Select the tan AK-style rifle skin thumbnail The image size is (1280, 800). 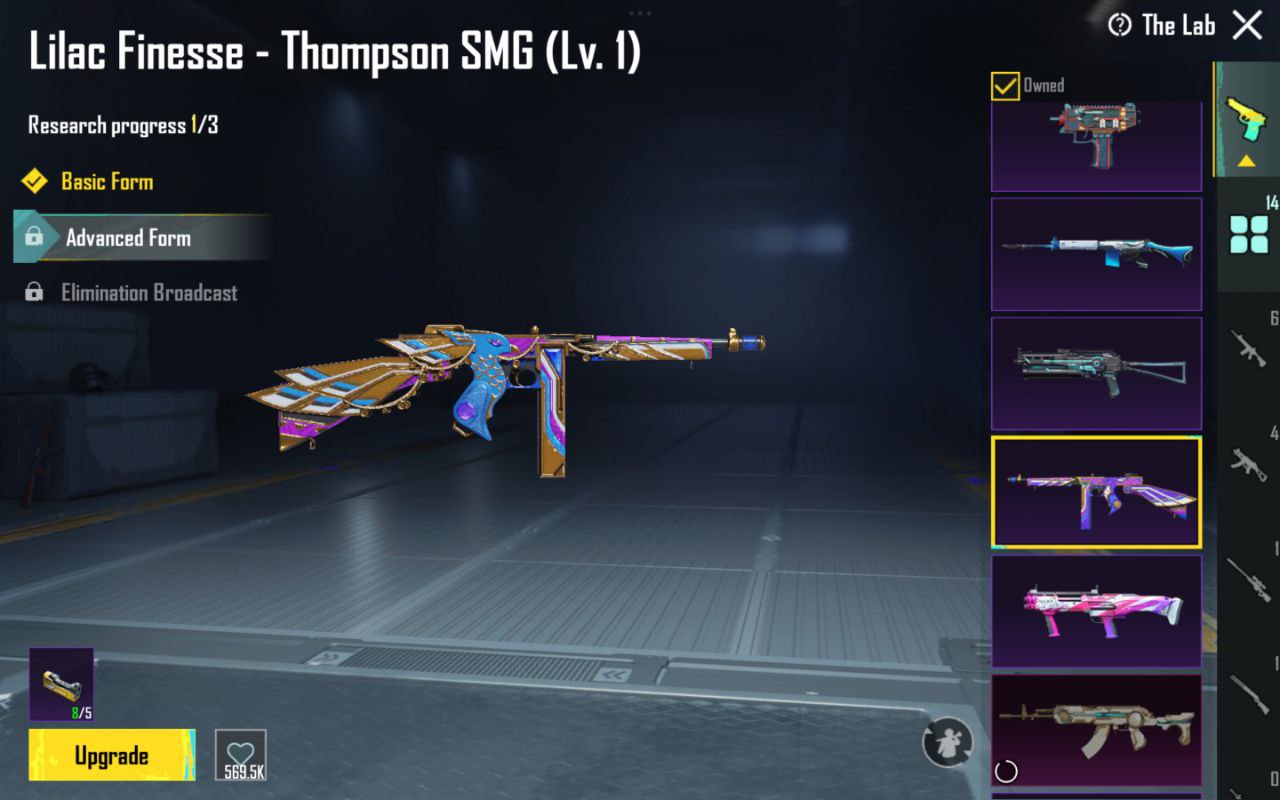click(1096, 730)
